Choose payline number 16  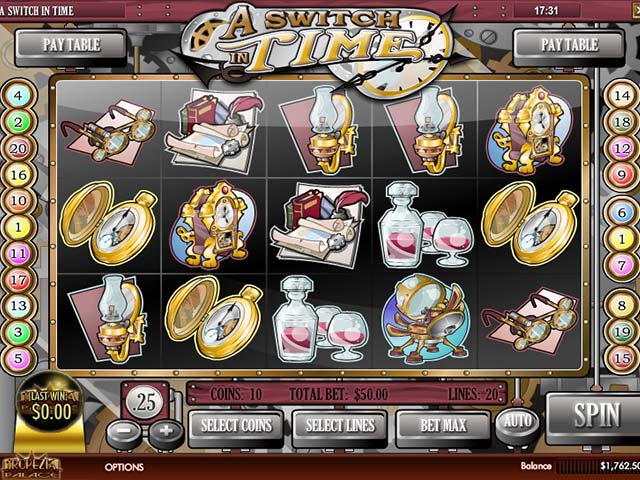[19, 174]
